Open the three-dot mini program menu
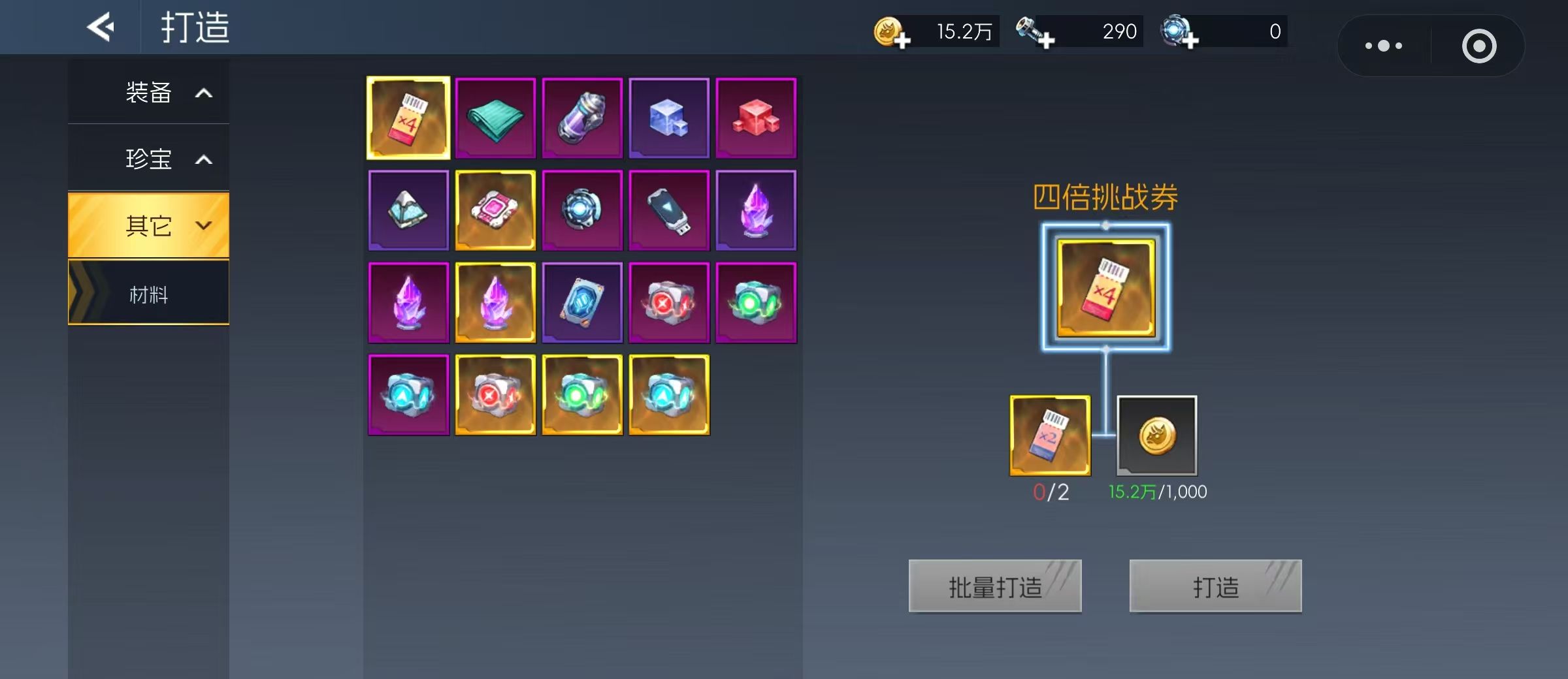Viewport: 1568px width, 679px height. (1384, 46)
